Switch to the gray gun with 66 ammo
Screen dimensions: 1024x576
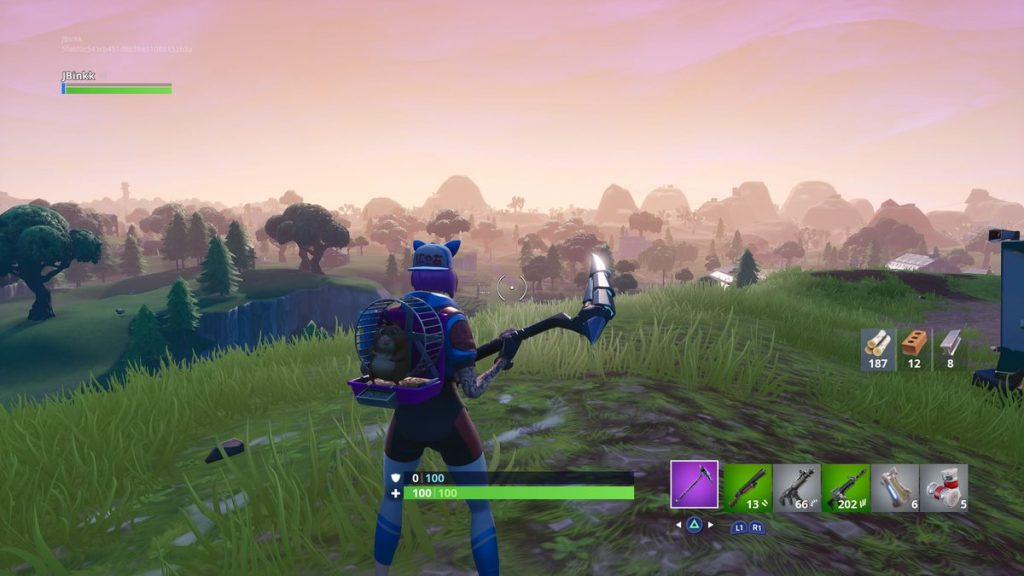[x=796, y=488]
